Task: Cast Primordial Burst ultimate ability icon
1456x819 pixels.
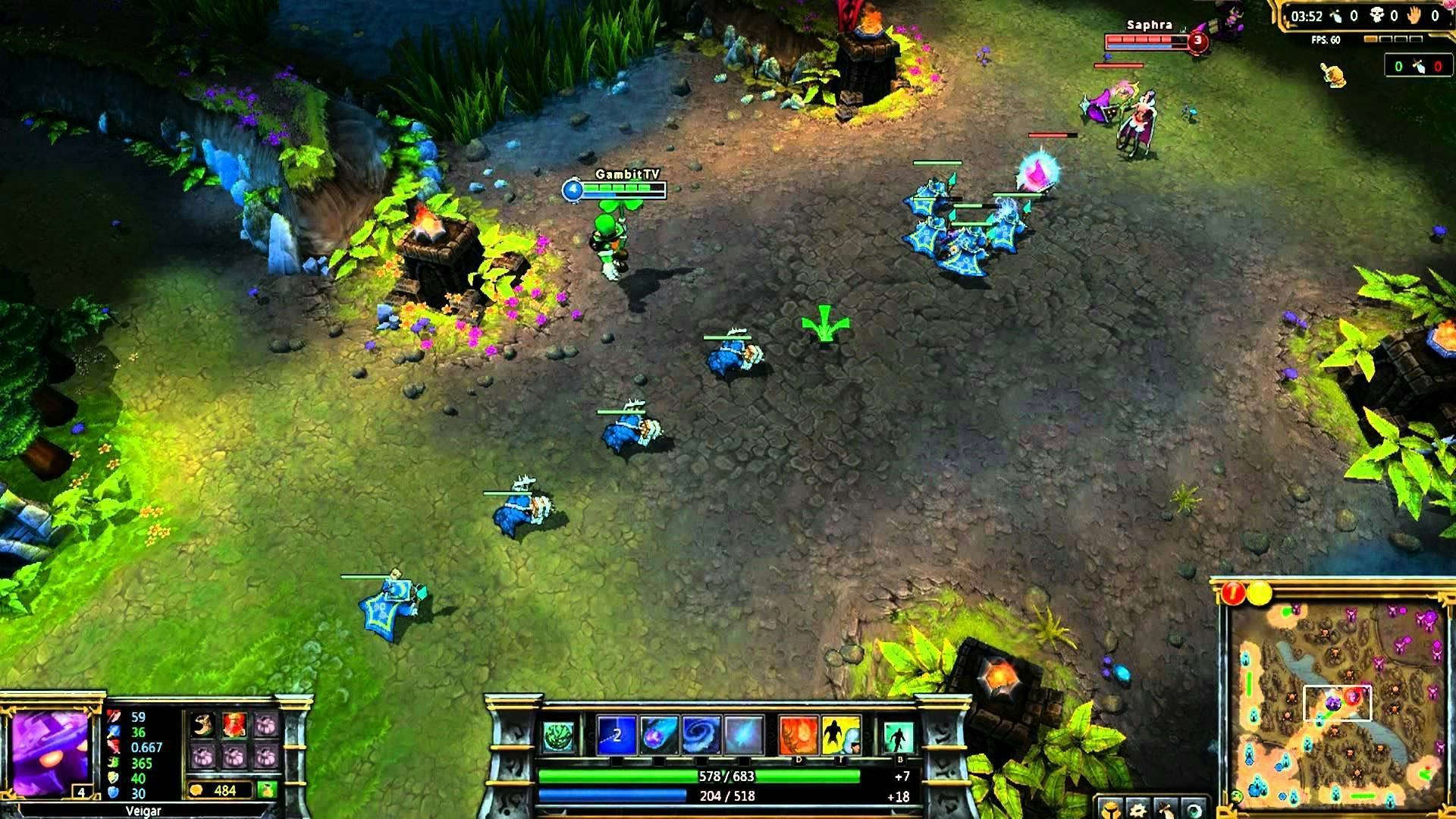Action: [742, 734]
